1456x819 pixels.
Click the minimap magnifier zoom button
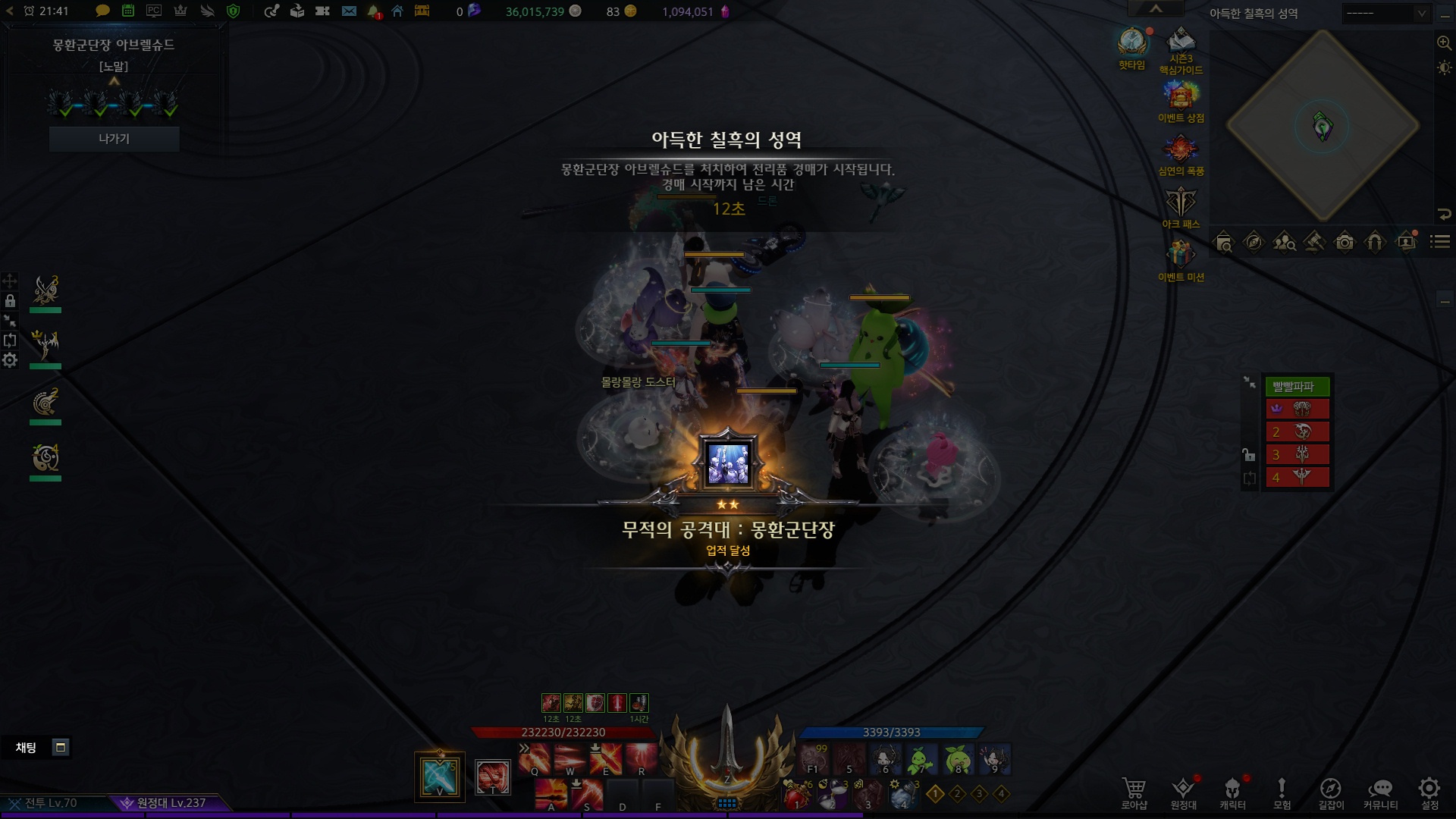pyautogui.click(x=1444, y=43)
